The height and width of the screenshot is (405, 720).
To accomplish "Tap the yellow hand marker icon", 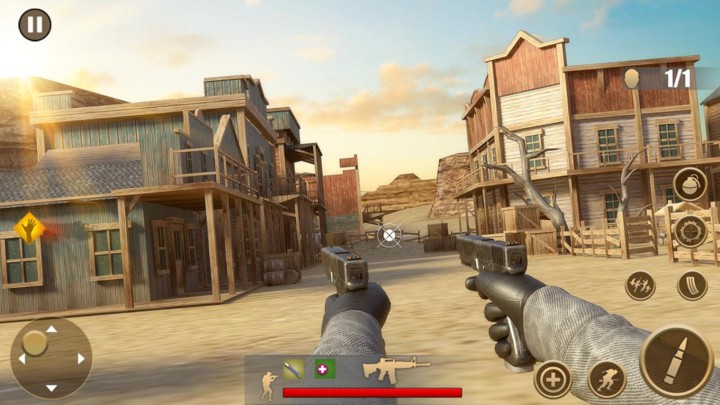I will click(x=29, y=226).
